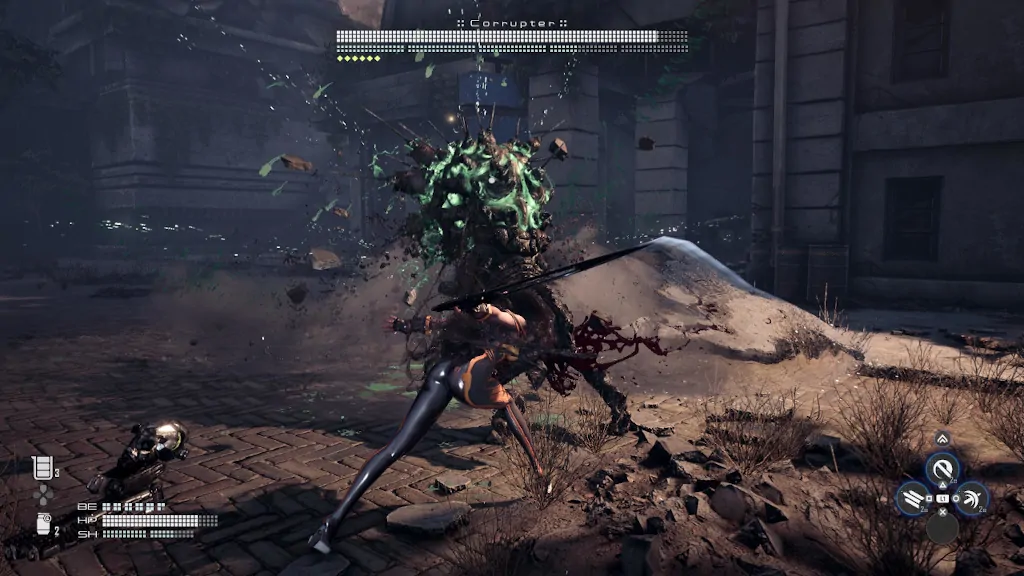1024x576 pixels.
Task: Select the empty bottom skill slot
Action: coord(941,527)
